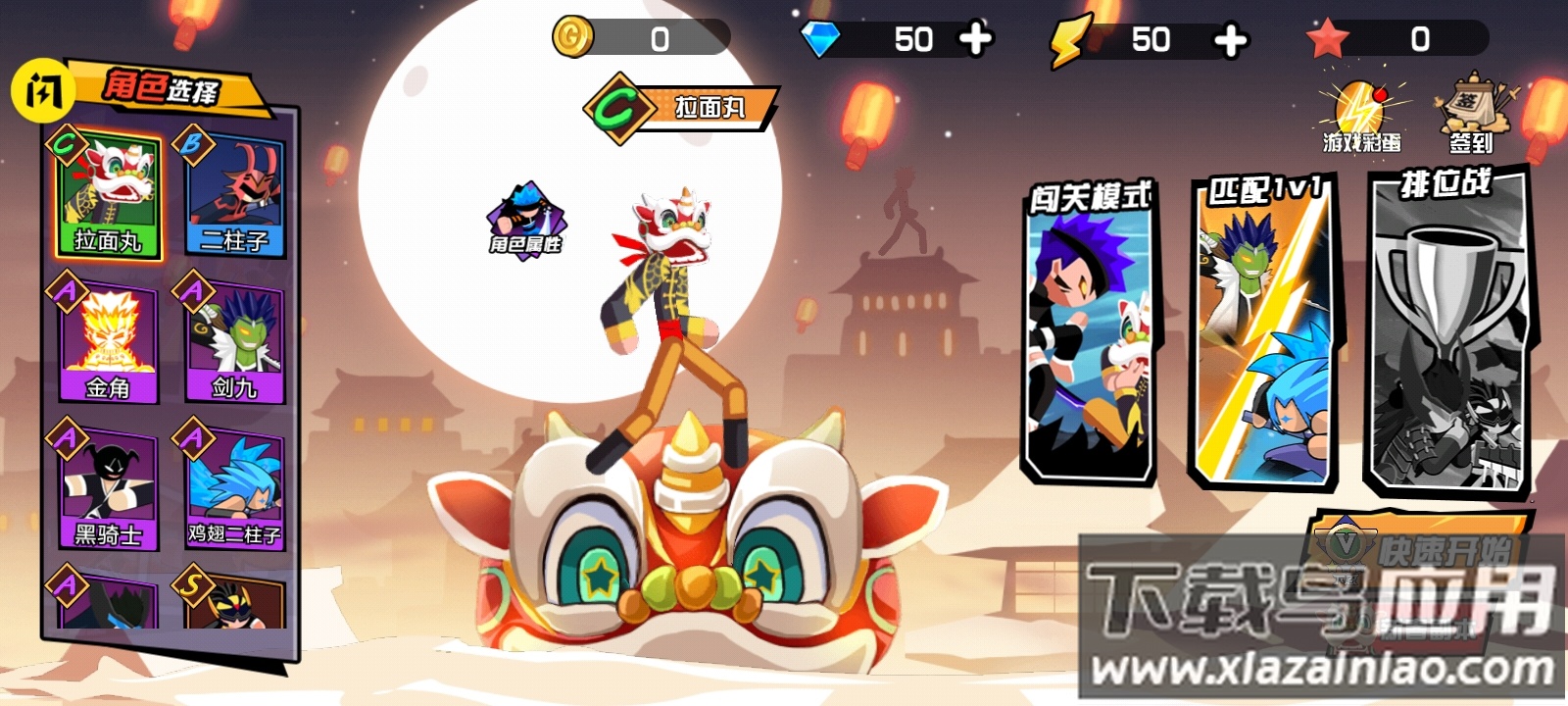Add more blue diamonds with plus button
Viewport: 1568px width, 706px height.
tap(975, 39)
